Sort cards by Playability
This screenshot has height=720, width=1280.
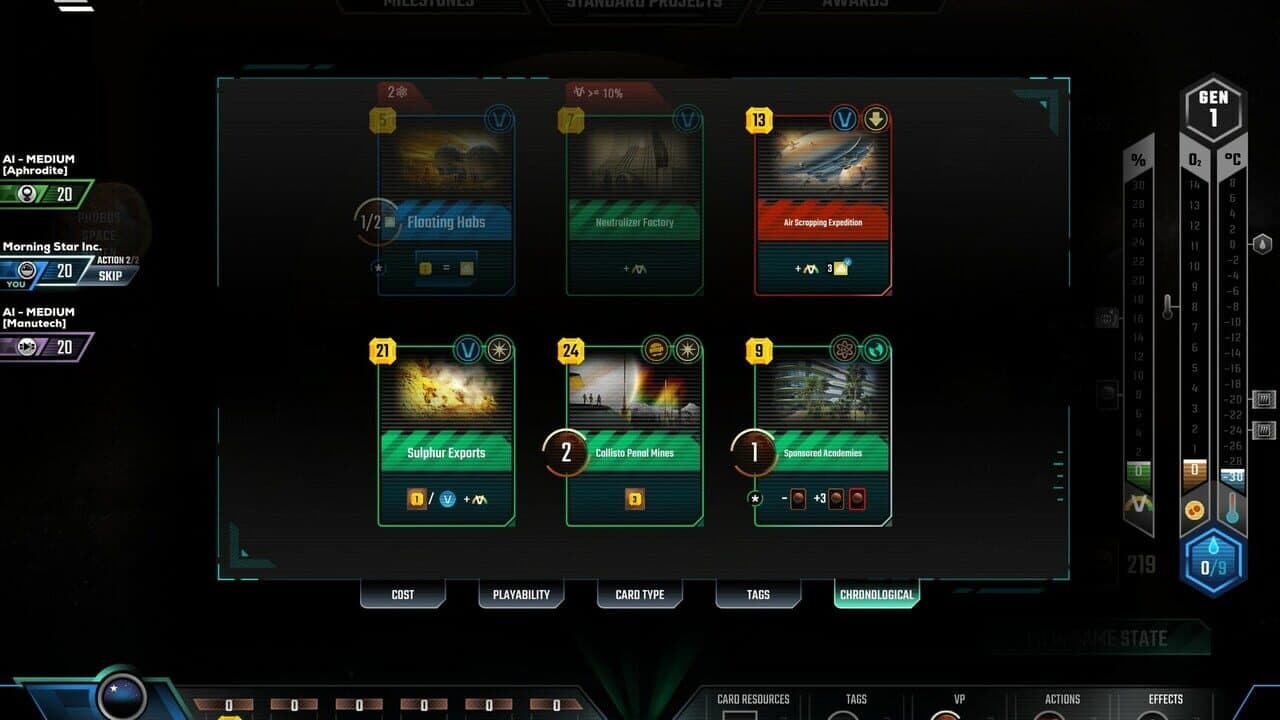point(521,594)
